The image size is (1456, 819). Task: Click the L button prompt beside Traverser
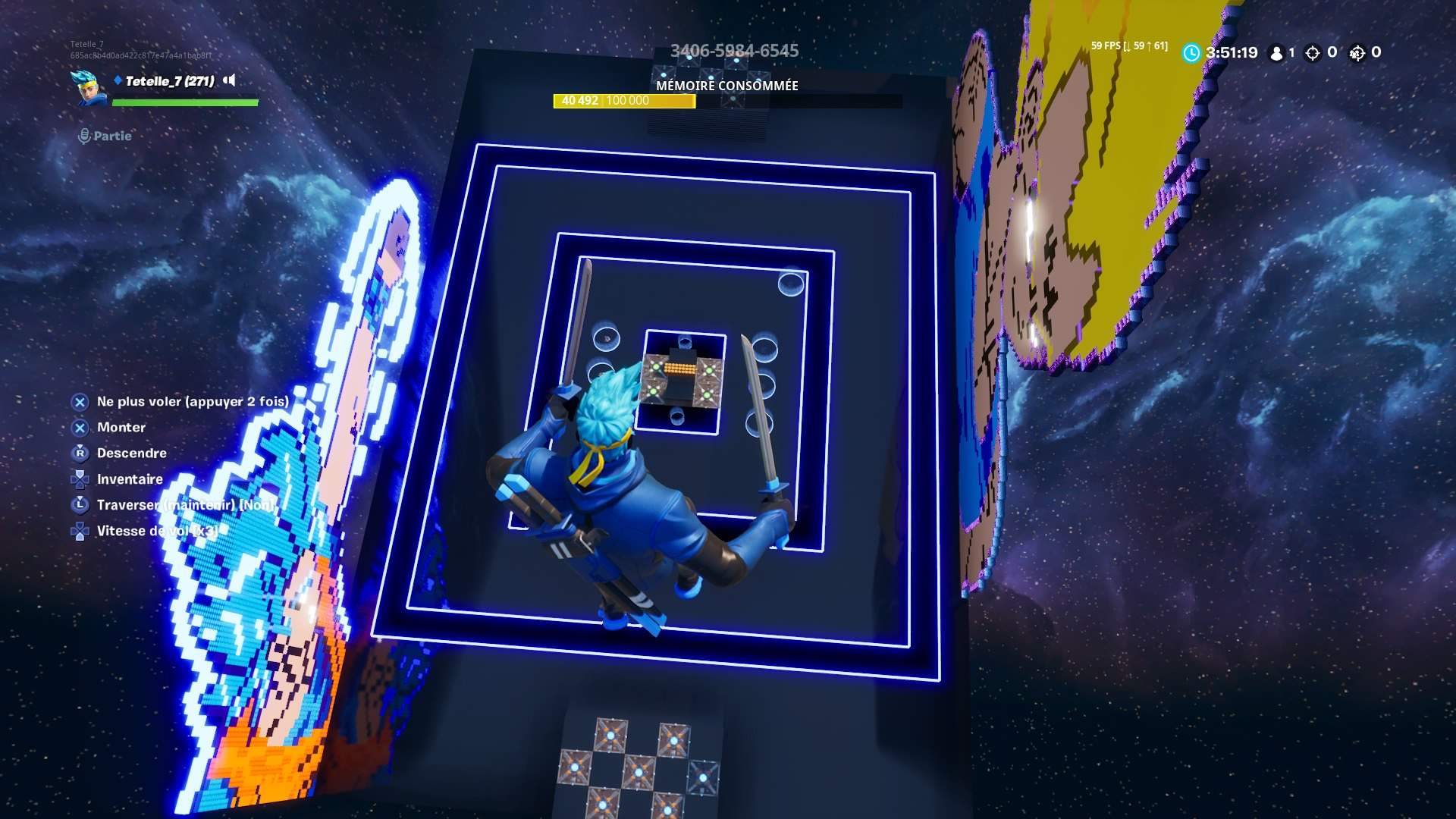click(80, 504)
